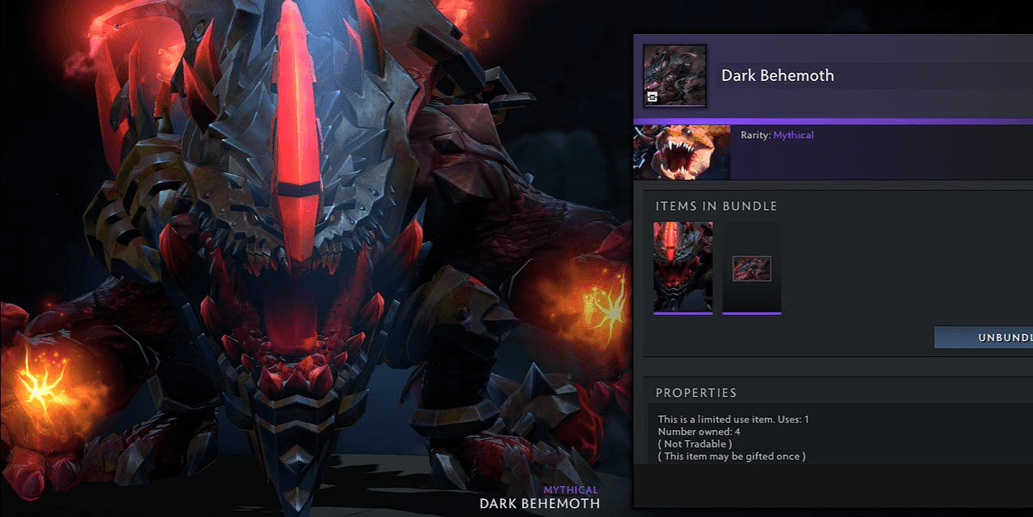1033x517 pixels.
Task: Click the Primal Beast hero portrait
Action: click(681, 152)
